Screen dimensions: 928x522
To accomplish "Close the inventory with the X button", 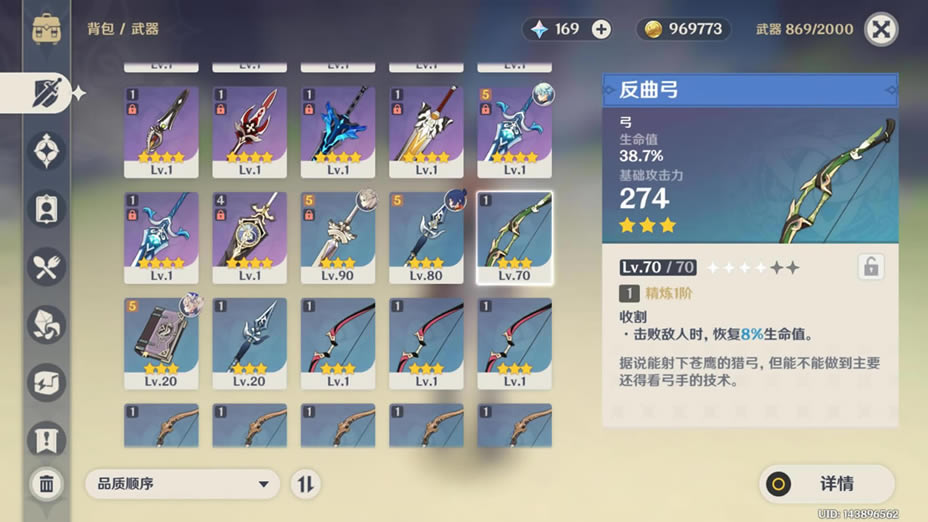I will coord(880,29).
